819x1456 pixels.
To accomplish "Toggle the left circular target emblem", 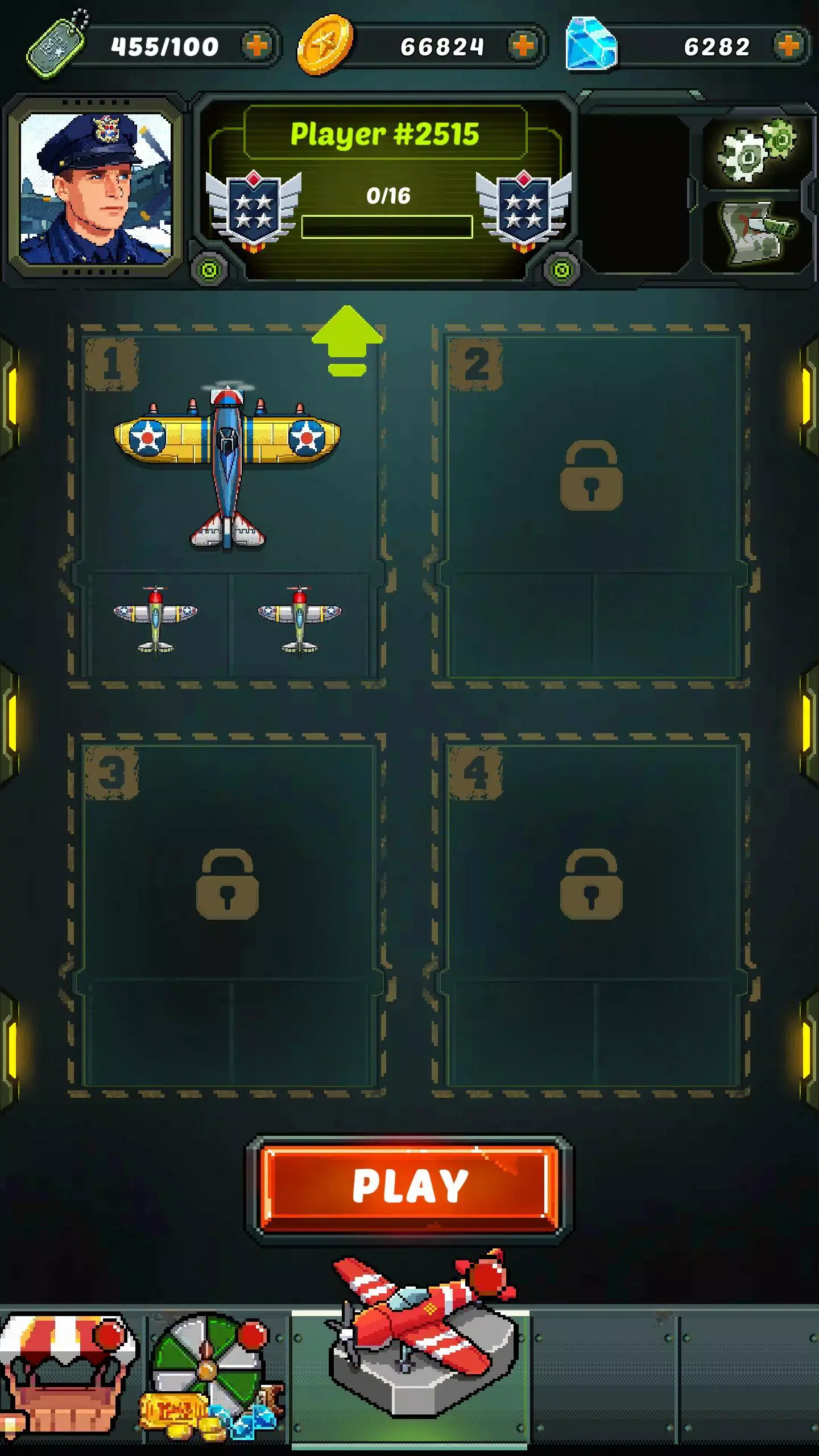I will tap(209, 267).
